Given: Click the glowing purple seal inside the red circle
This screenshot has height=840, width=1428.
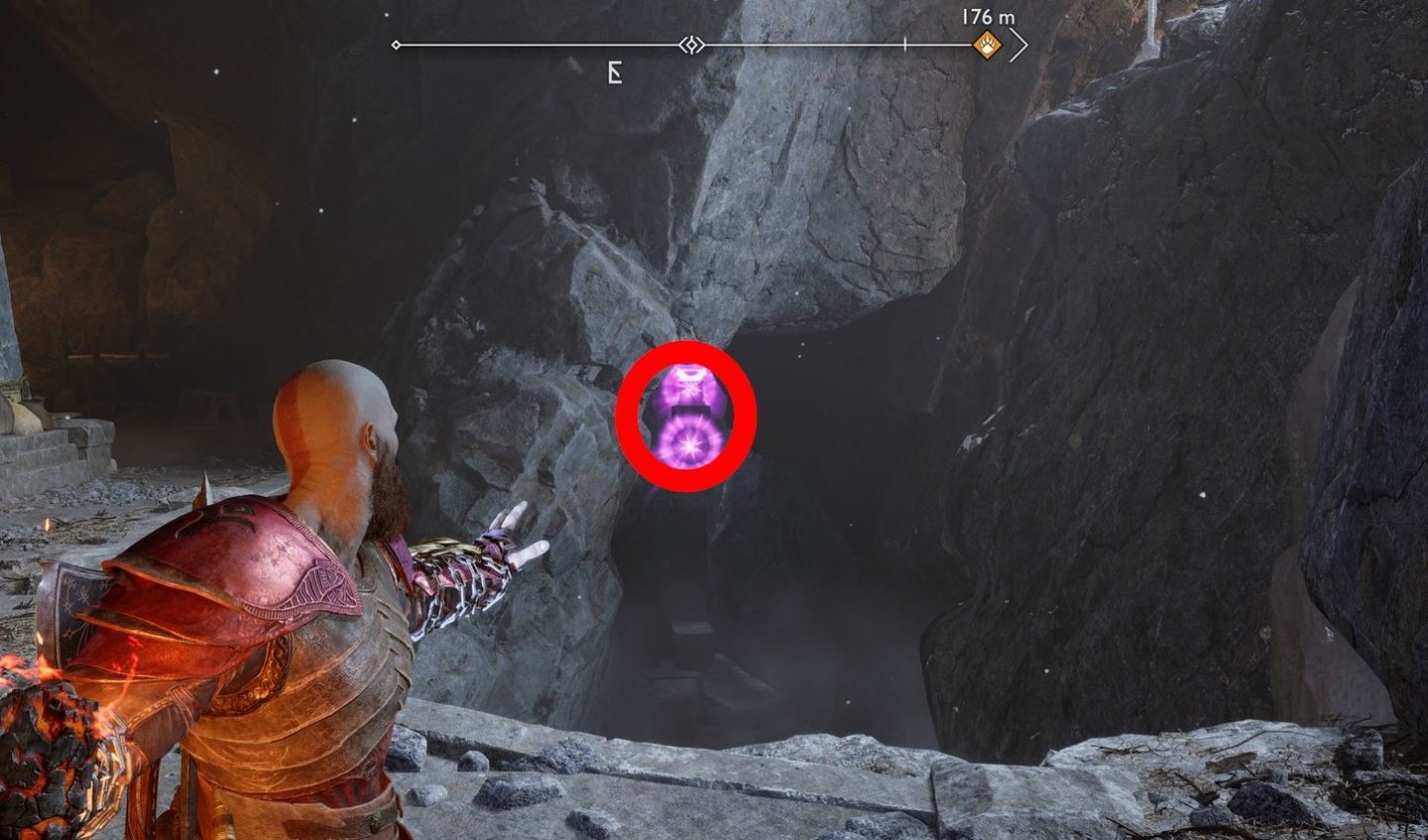Looking at the screenshot, I should [691, 417].
